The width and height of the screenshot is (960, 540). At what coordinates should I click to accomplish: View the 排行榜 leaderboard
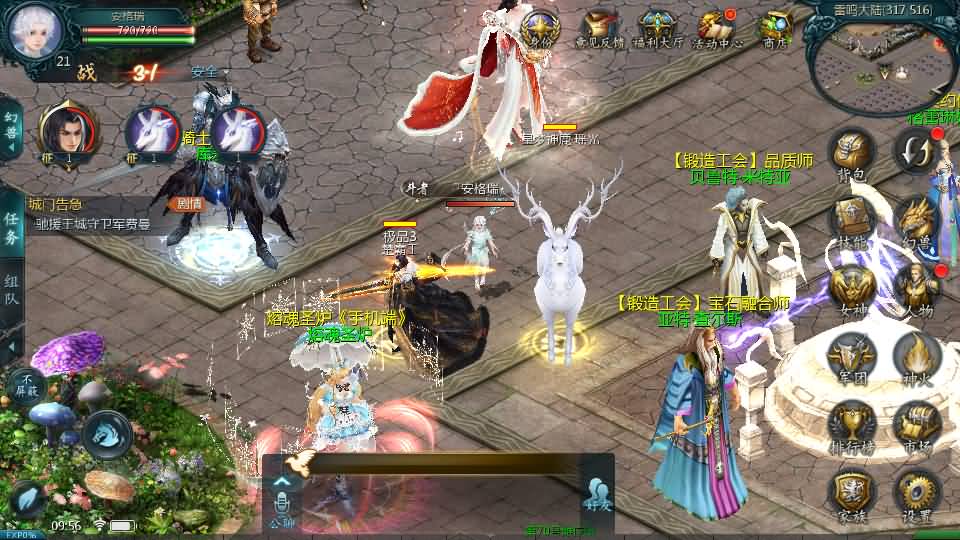852,423
